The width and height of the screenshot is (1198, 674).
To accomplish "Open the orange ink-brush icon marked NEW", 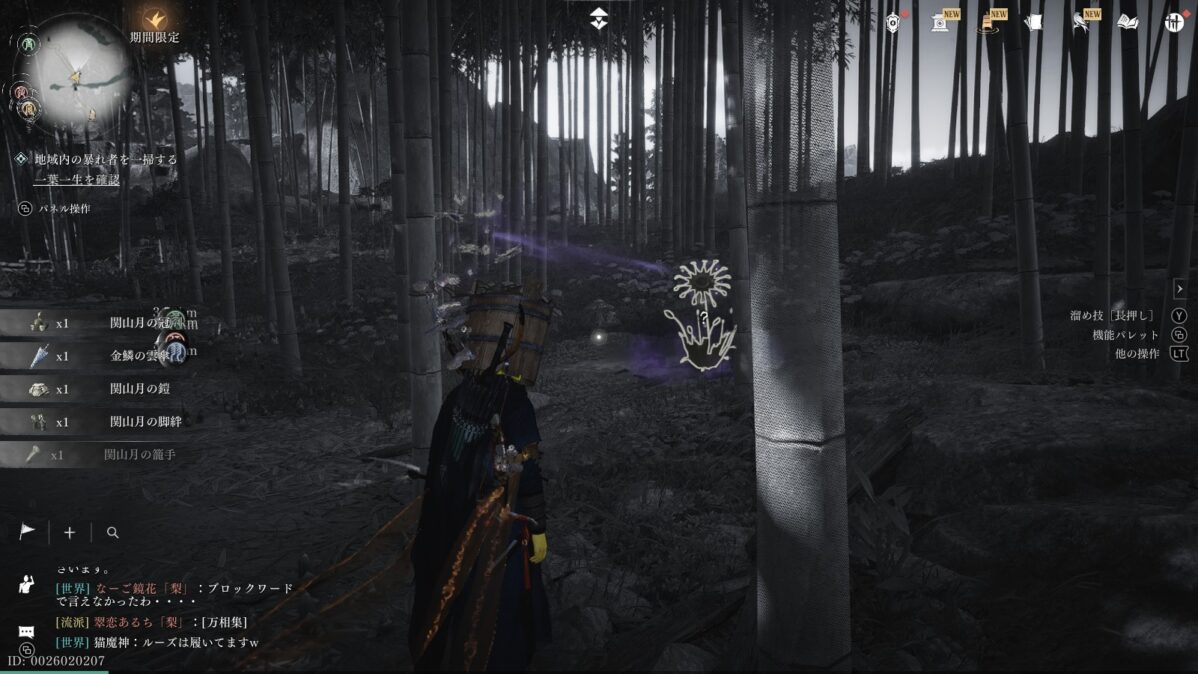I will (987, 21).
